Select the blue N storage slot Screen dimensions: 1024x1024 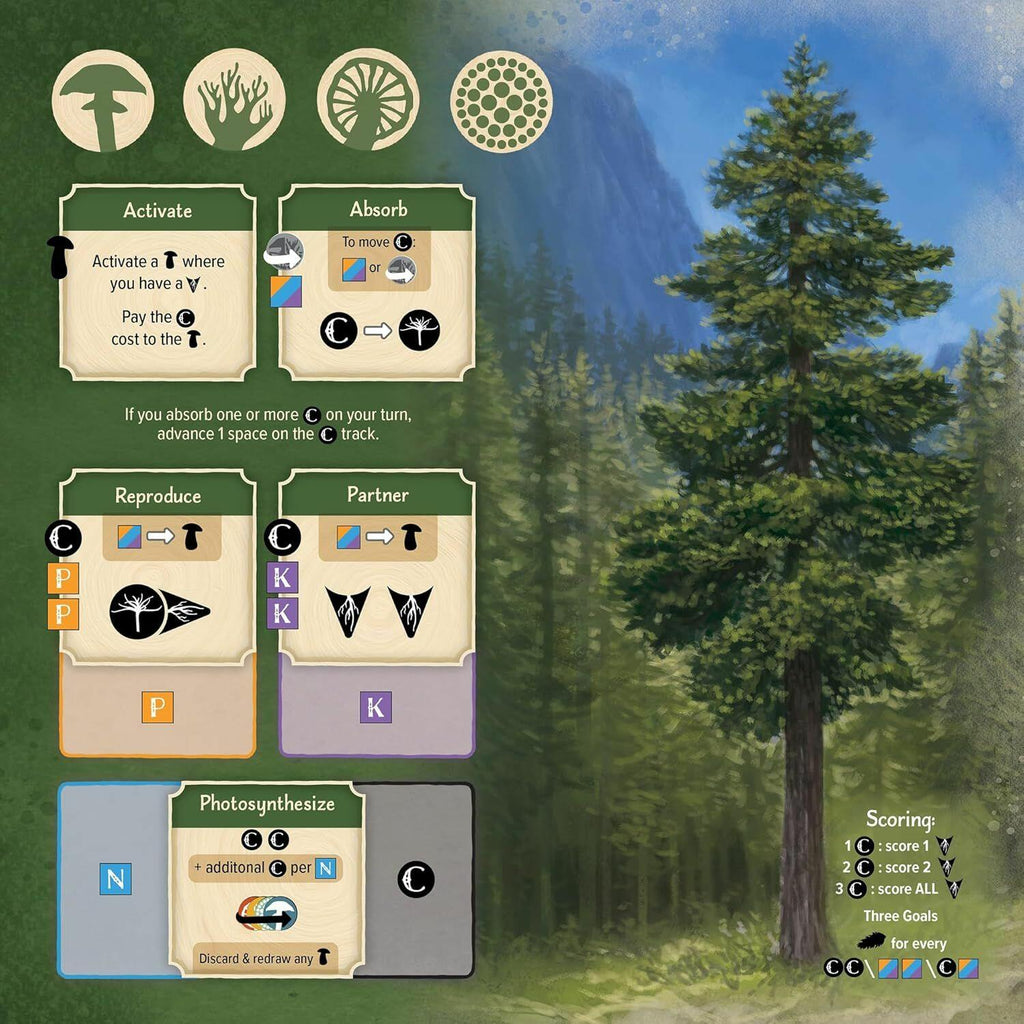coord(114,880)
